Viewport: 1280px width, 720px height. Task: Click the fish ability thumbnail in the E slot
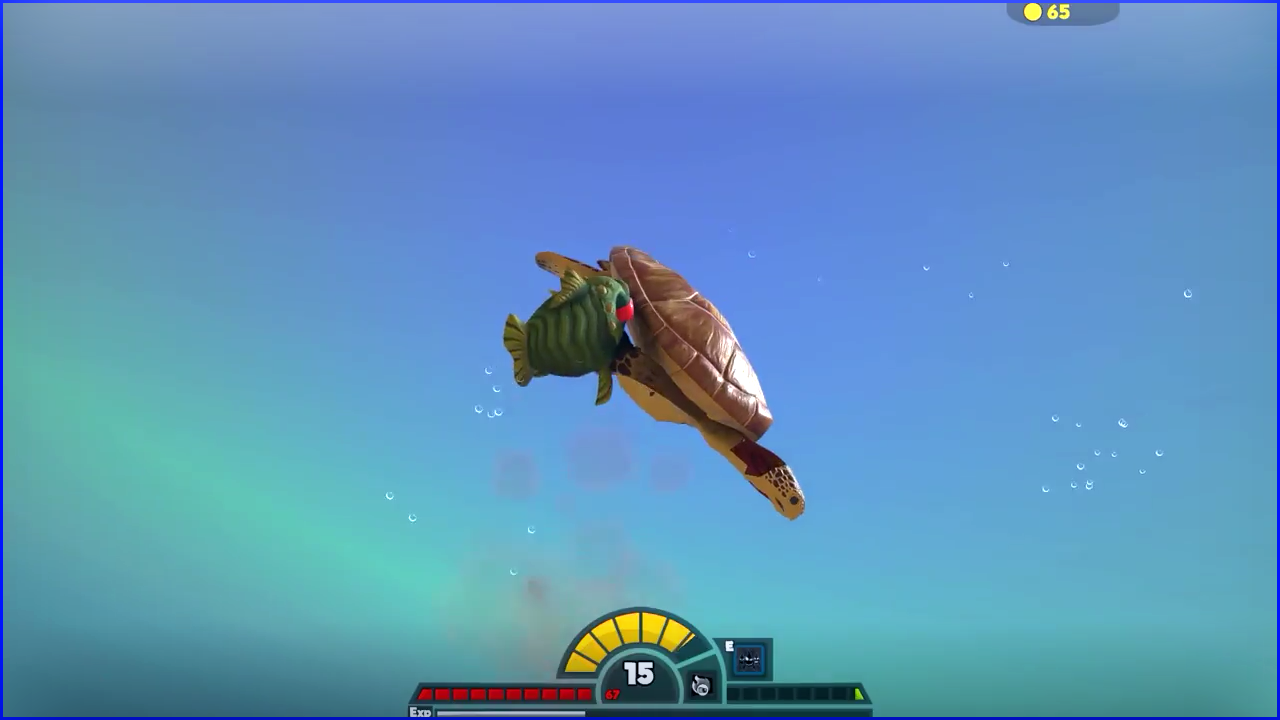(748, 660)
